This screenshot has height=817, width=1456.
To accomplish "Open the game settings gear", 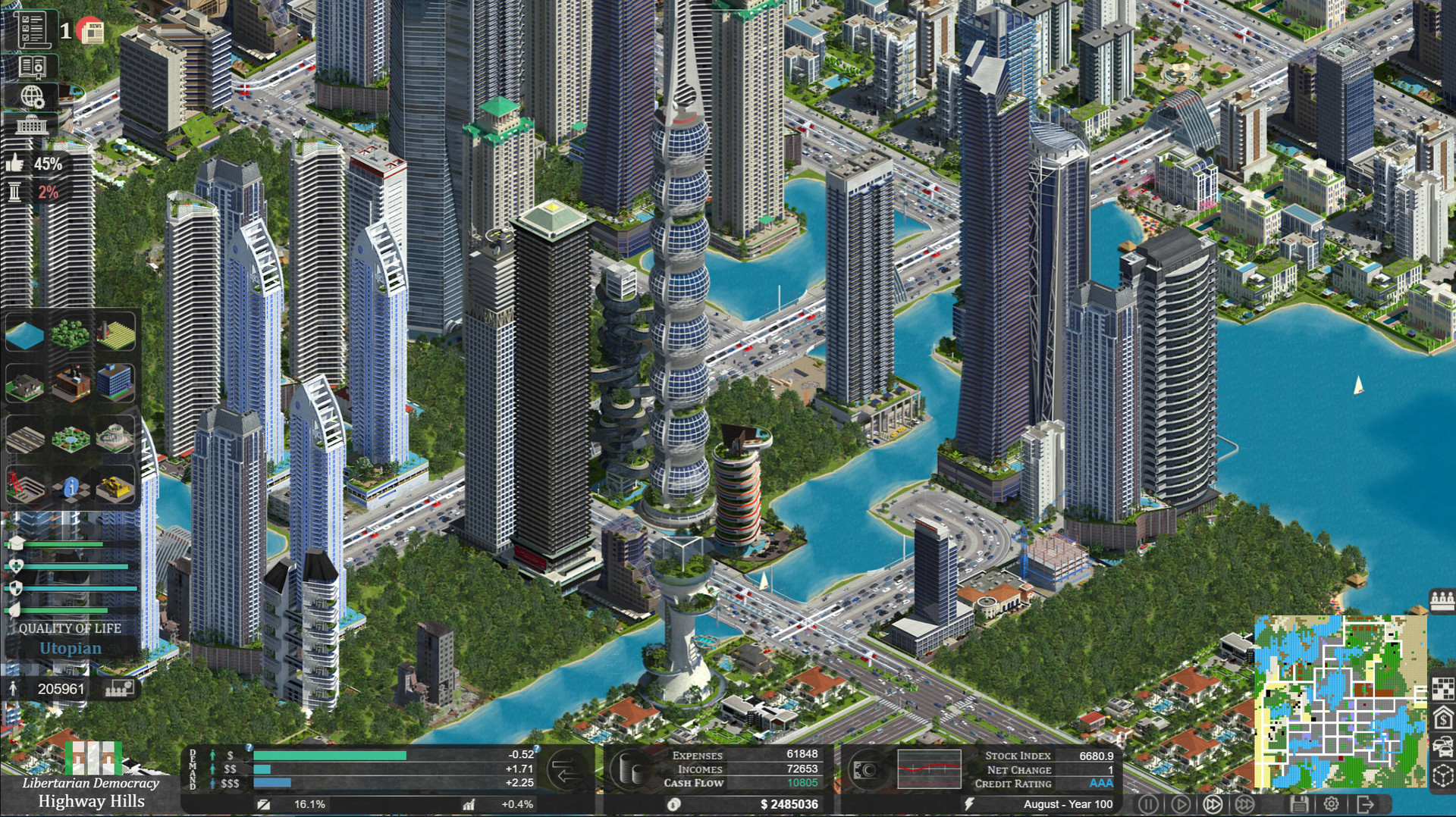I will click(1332, 804).
